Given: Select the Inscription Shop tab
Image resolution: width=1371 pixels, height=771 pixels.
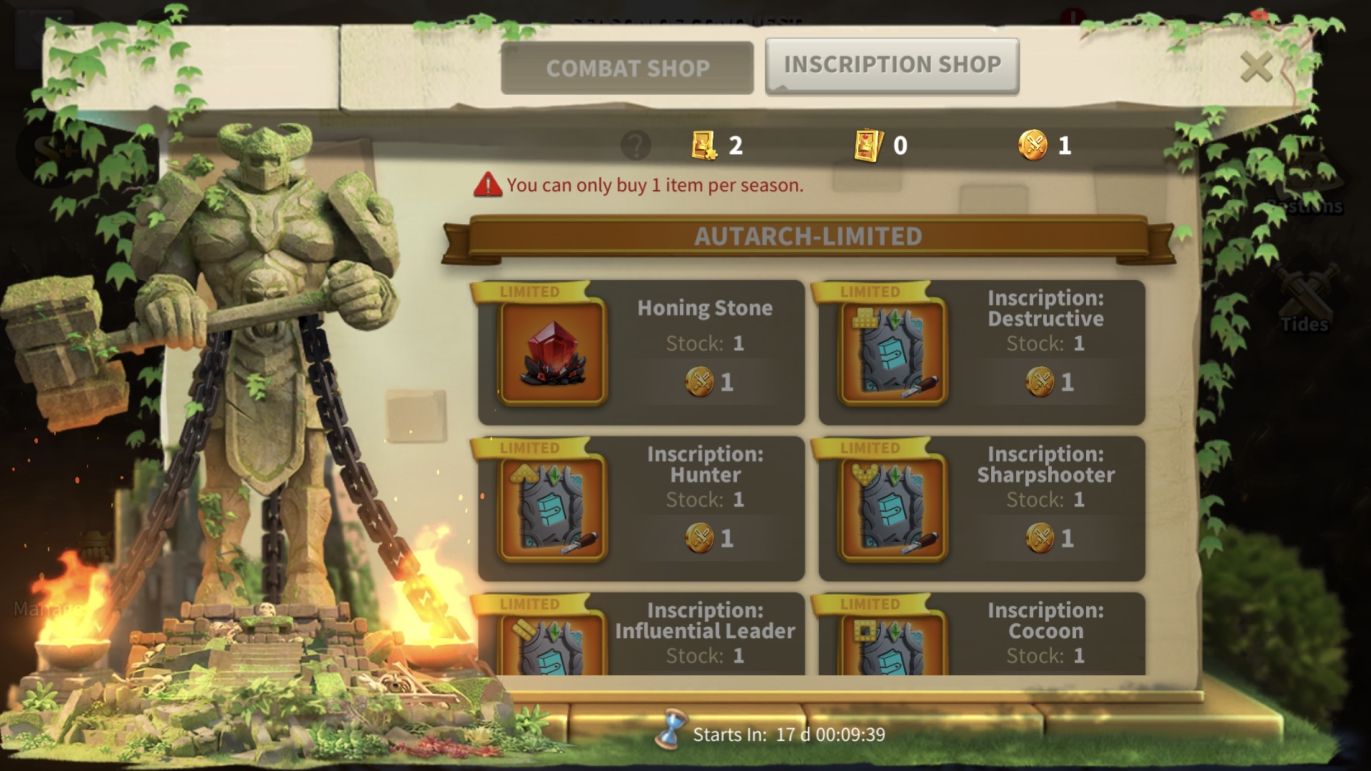Looking at the screenshot, I should [892, 65].
